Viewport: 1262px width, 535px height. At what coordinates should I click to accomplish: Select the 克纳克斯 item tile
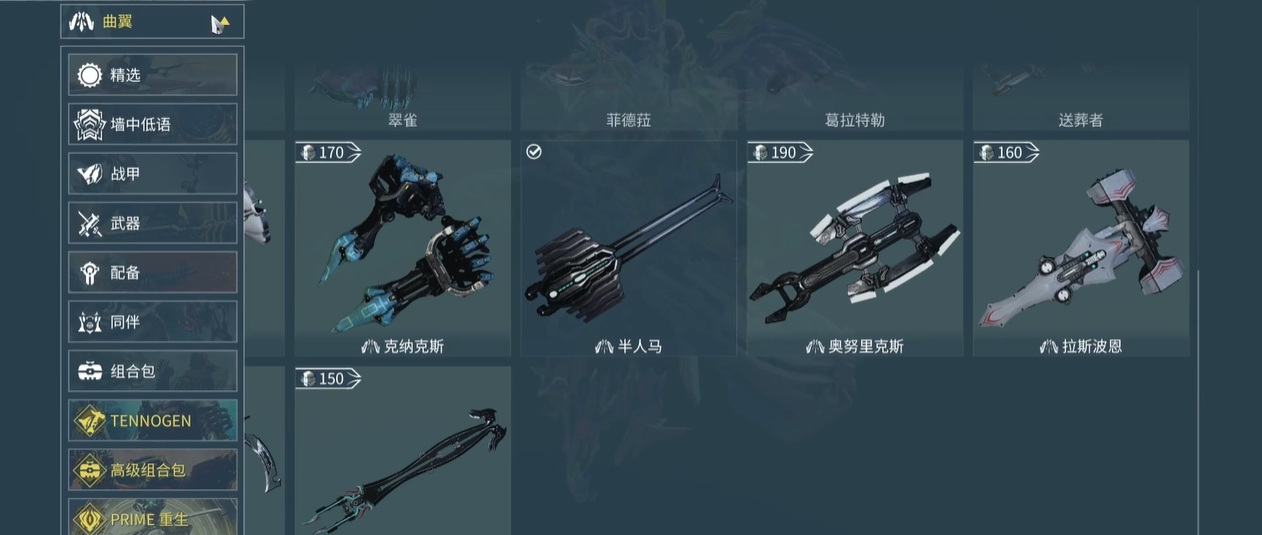[x=402, y=248]
